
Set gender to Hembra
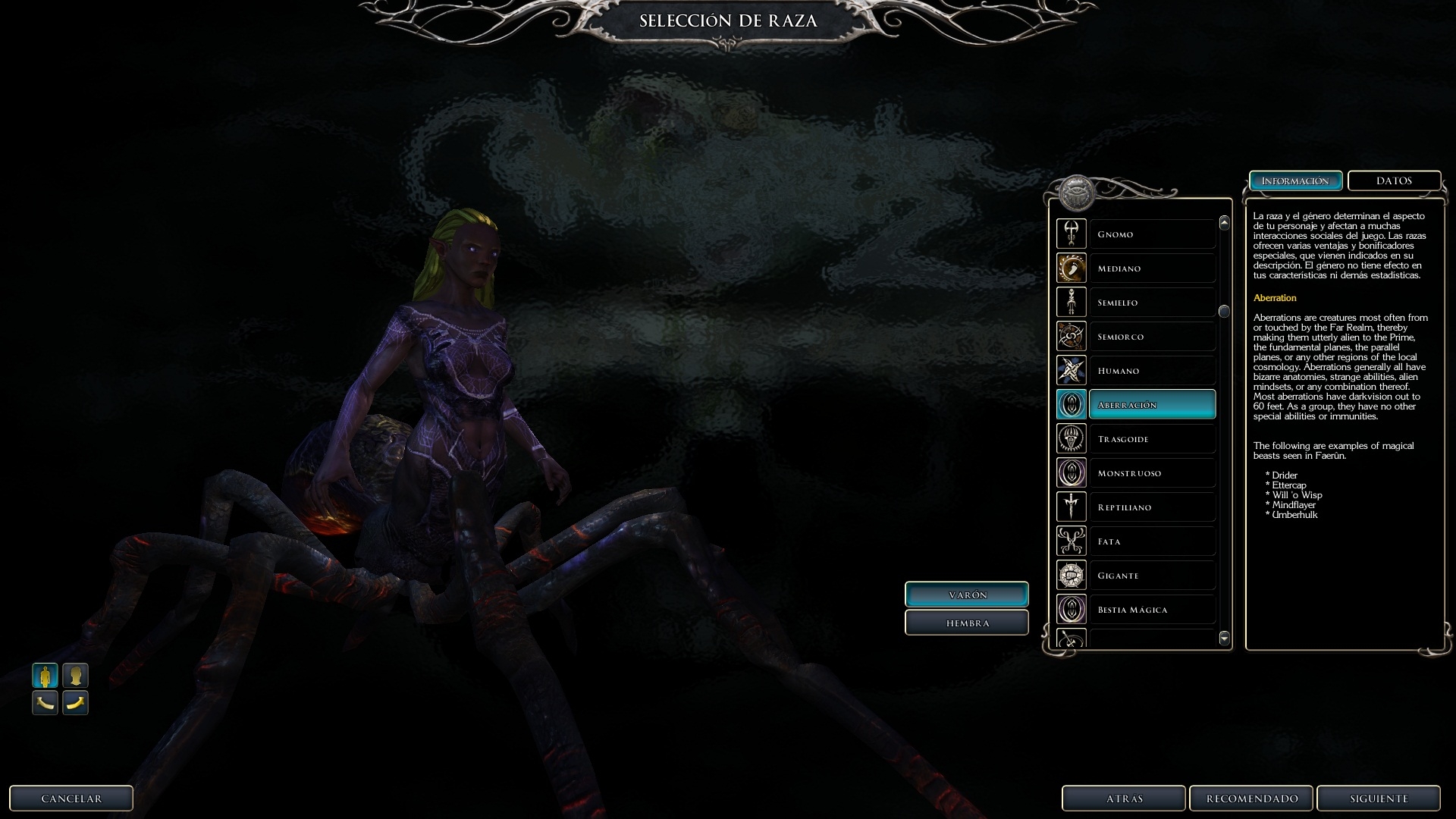pos(967,623)
